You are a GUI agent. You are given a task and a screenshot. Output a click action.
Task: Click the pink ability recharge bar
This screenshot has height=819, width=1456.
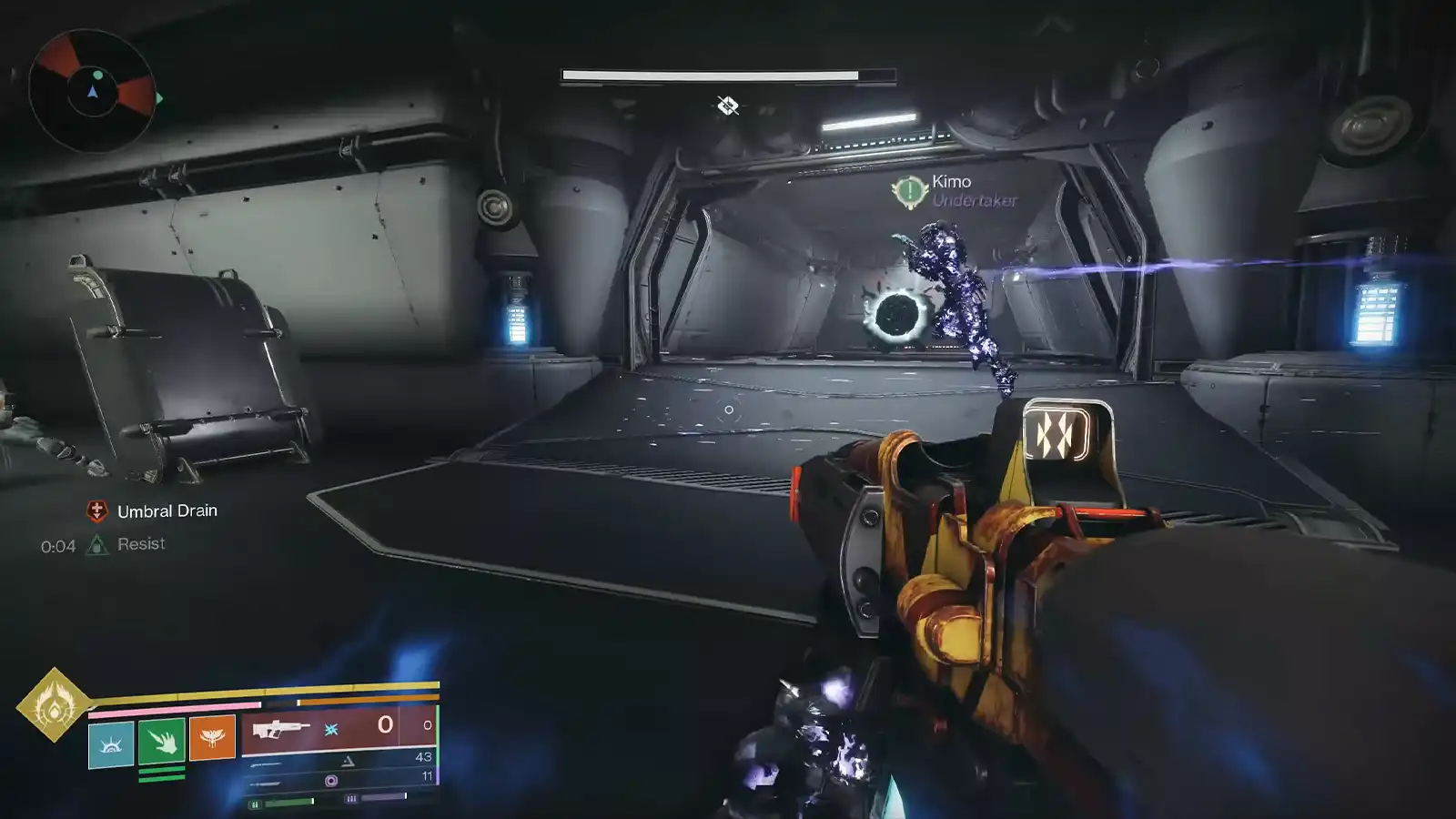coord(173,710)
